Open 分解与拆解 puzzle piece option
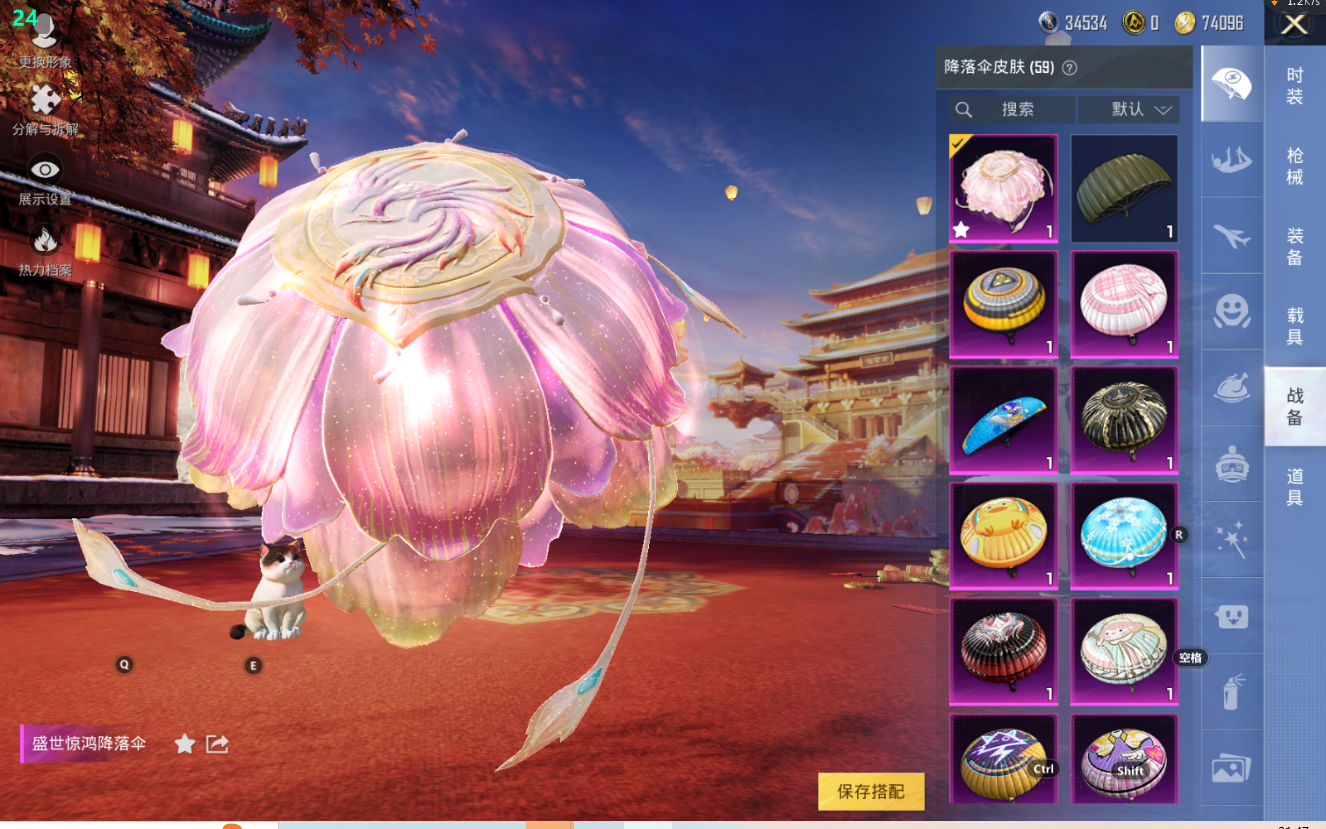Viewport: 1326px width, 829px height. pyautogui.click(x=45, y=109)
